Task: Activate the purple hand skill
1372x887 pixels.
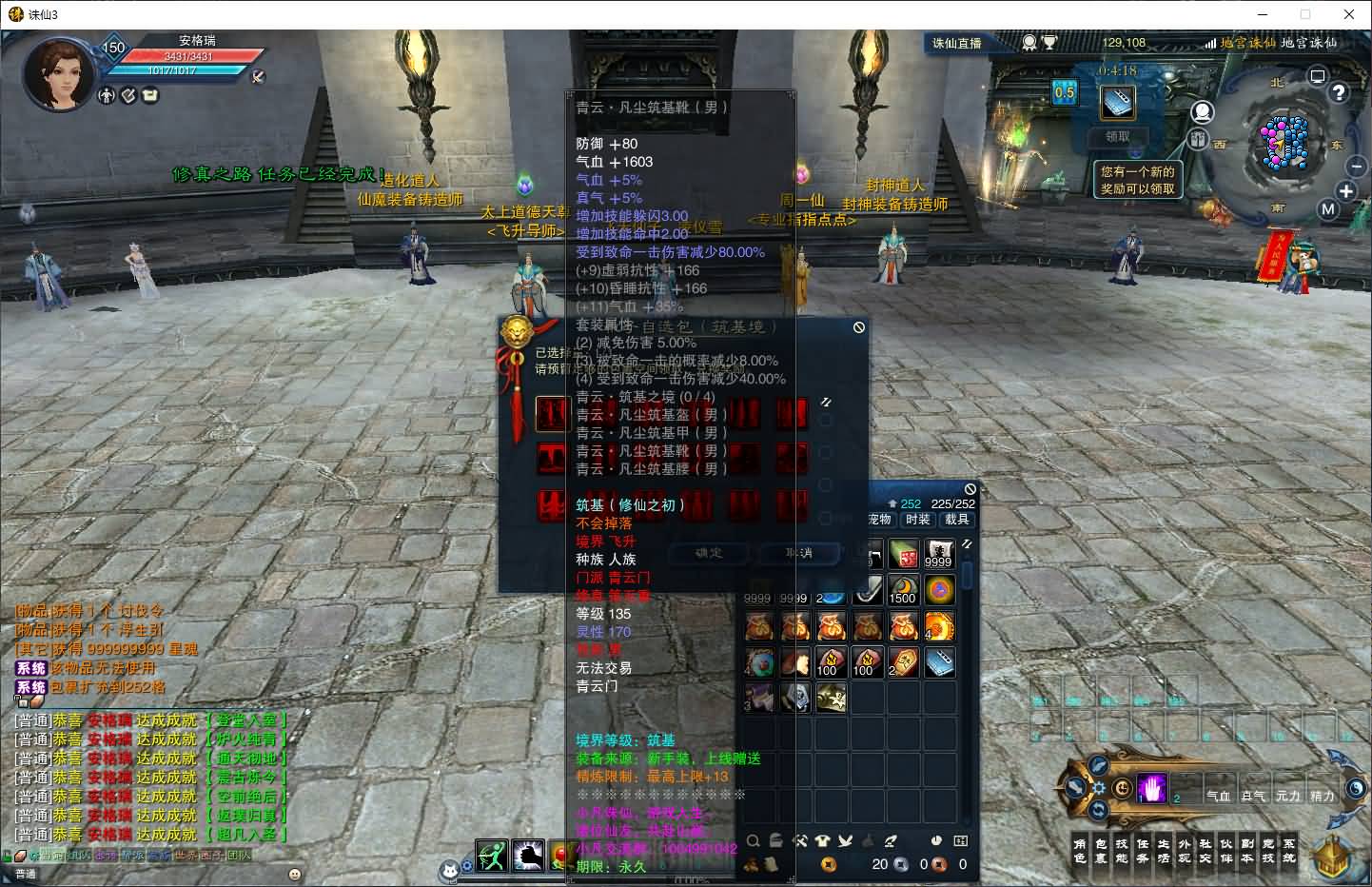Action: click(x=1151, y=788)
